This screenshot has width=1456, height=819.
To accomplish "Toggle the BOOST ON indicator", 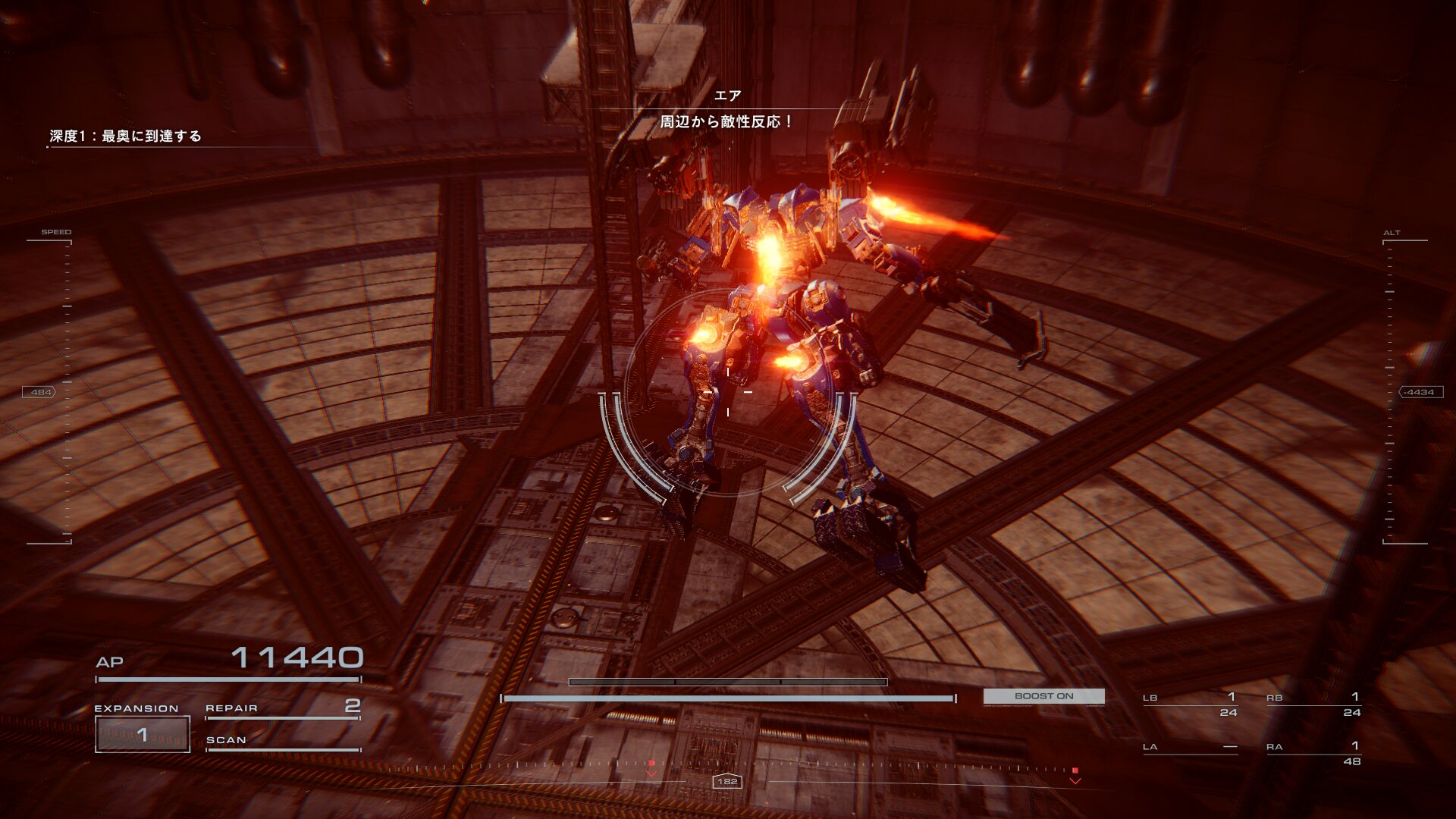I will [x=1043, y=696].
